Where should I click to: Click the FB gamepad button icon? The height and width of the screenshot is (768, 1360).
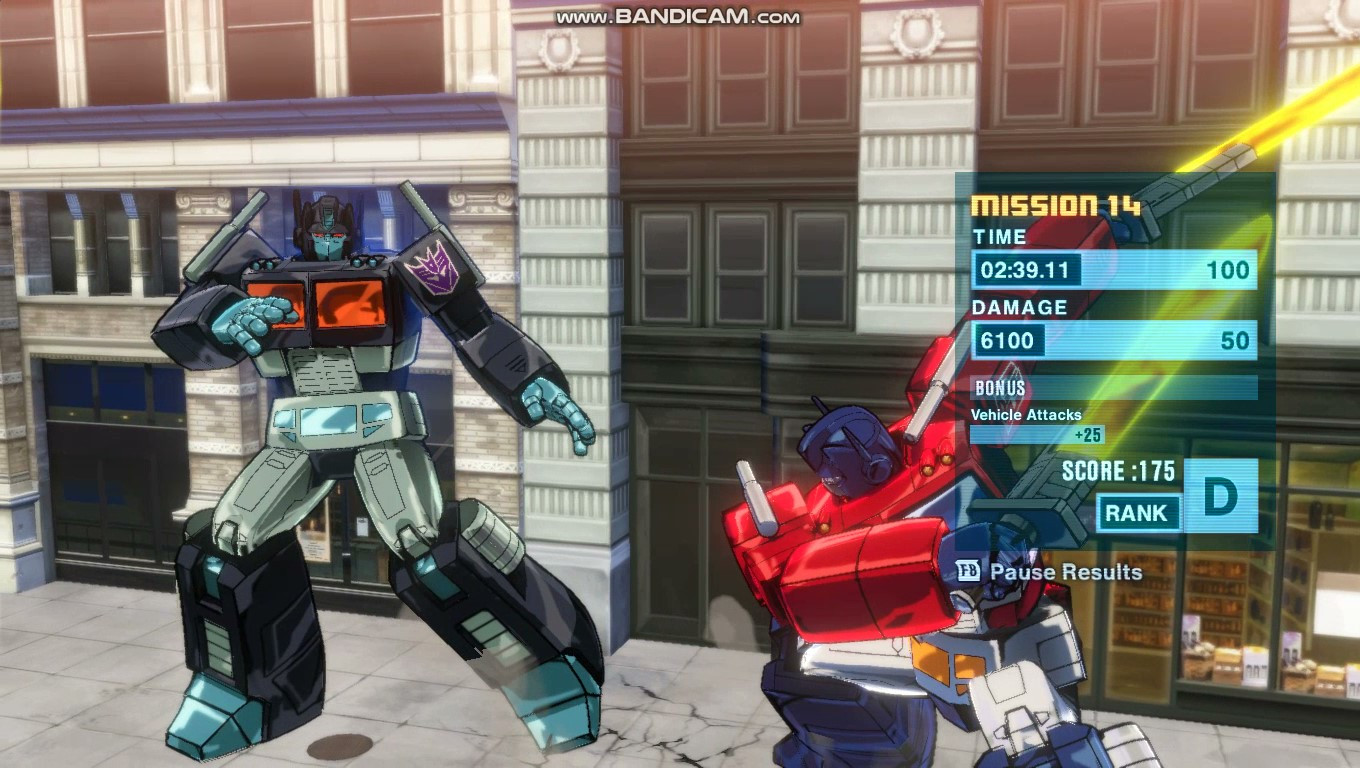pos(966,573)
